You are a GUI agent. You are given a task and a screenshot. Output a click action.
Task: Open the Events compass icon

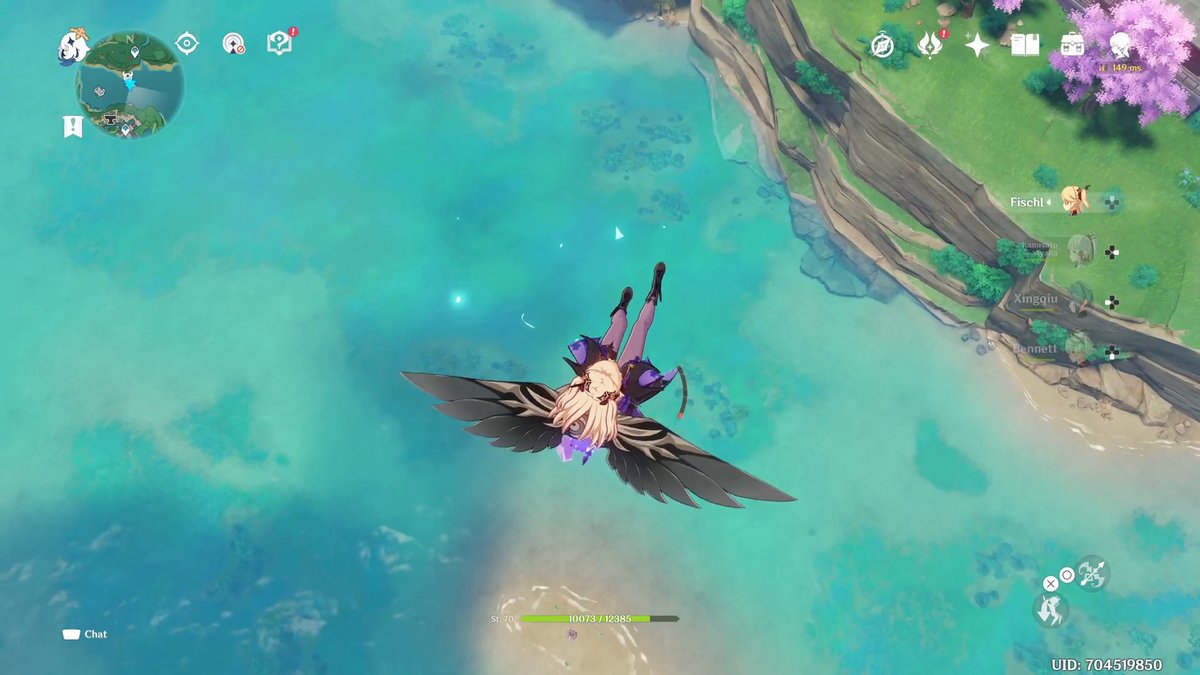point(882,45)
